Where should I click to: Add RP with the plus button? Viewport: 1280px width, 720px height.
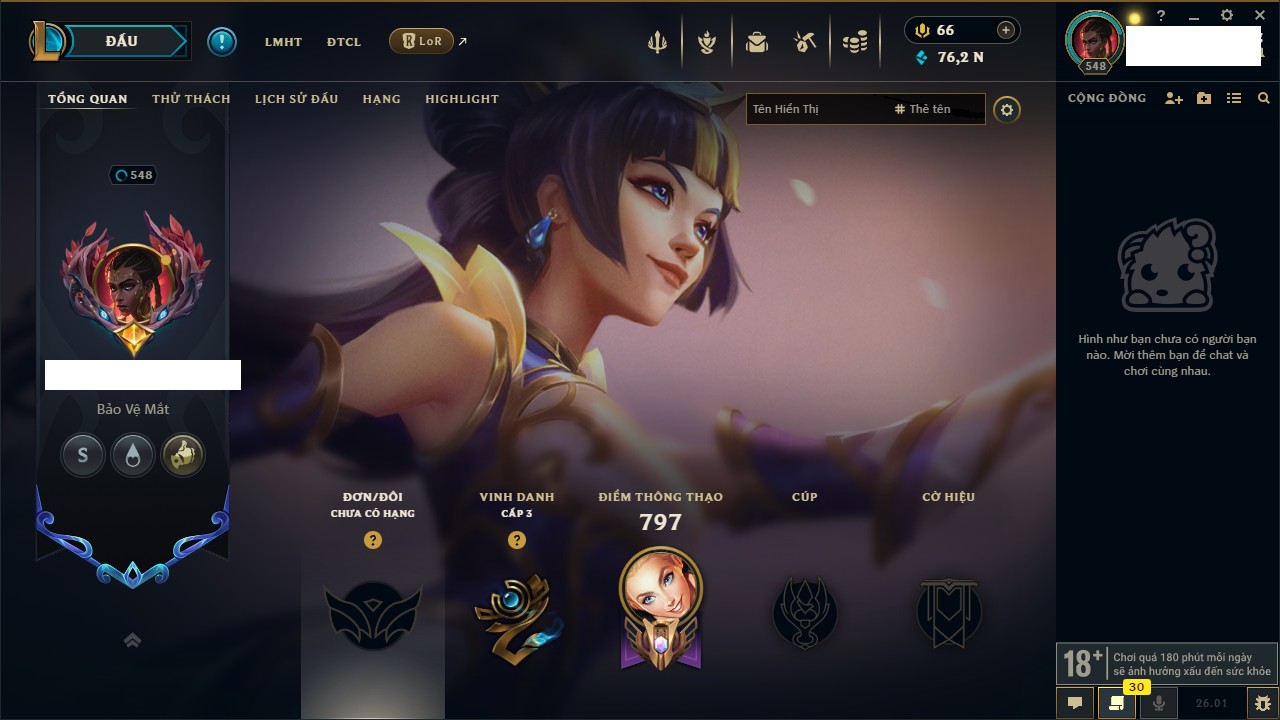(x=1005, y=31)
